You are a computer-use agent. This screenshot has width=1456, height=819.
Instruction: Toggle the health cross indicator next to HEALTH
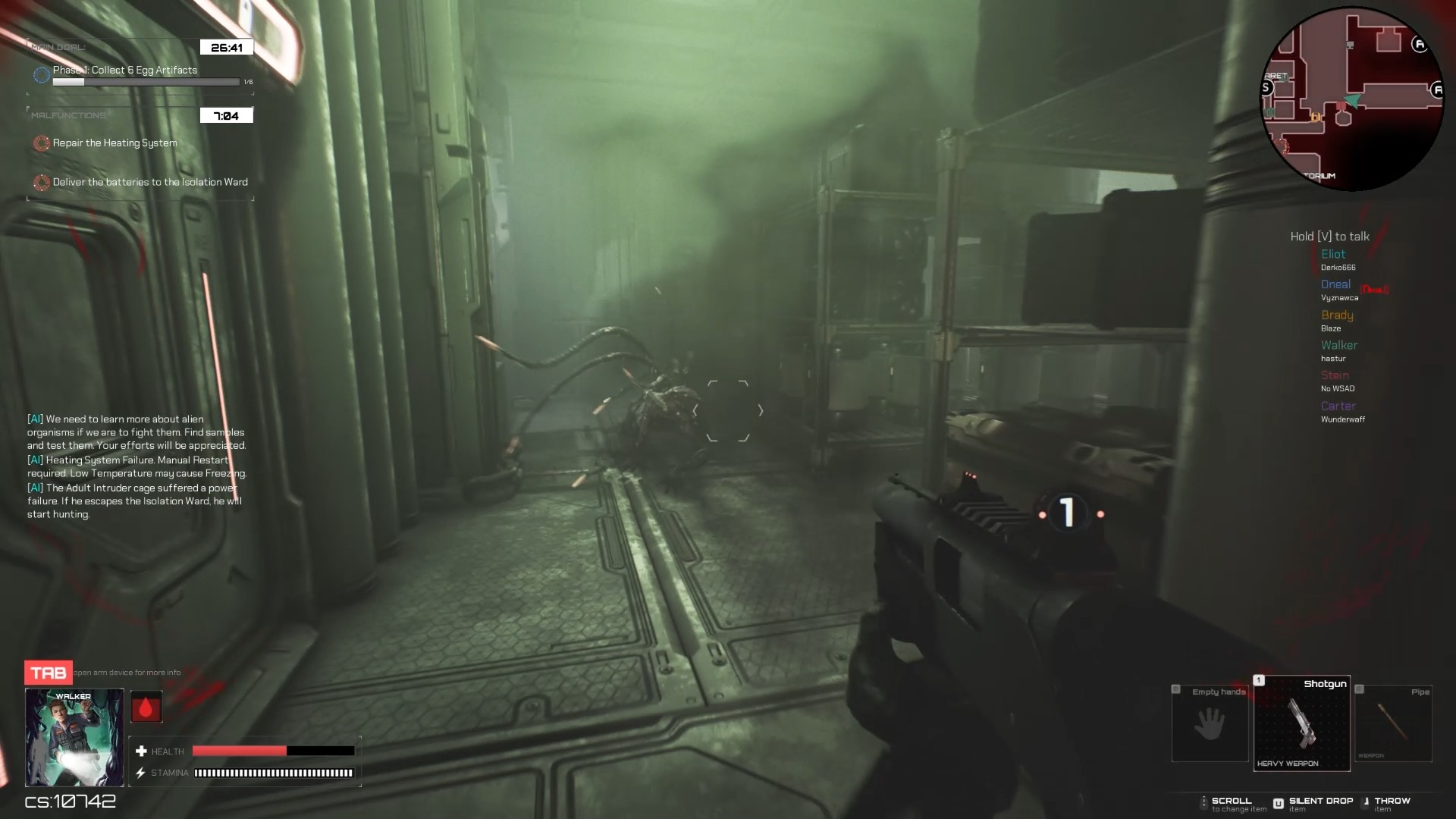pos(141,751)
